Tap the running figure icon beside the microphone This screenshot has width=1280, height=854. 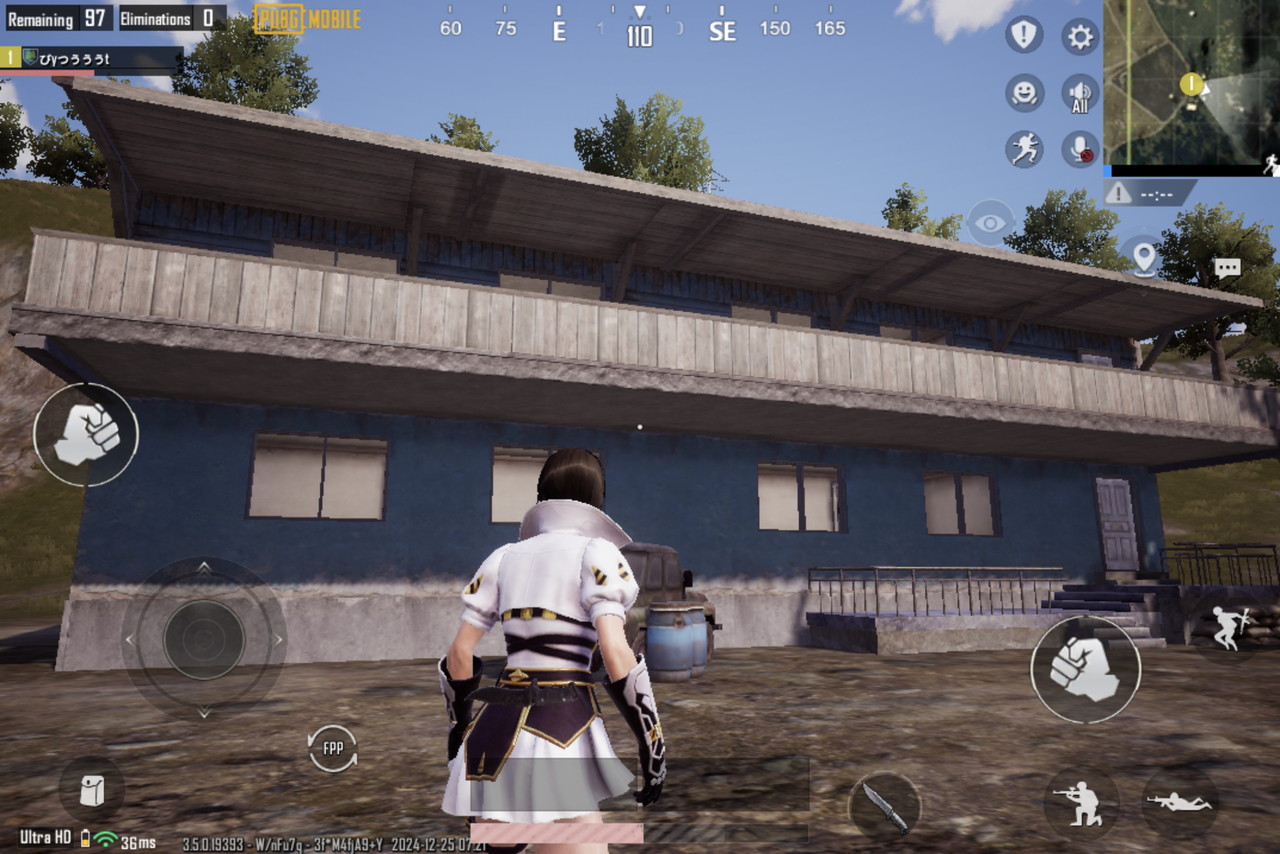click(x=1024, y=149)
